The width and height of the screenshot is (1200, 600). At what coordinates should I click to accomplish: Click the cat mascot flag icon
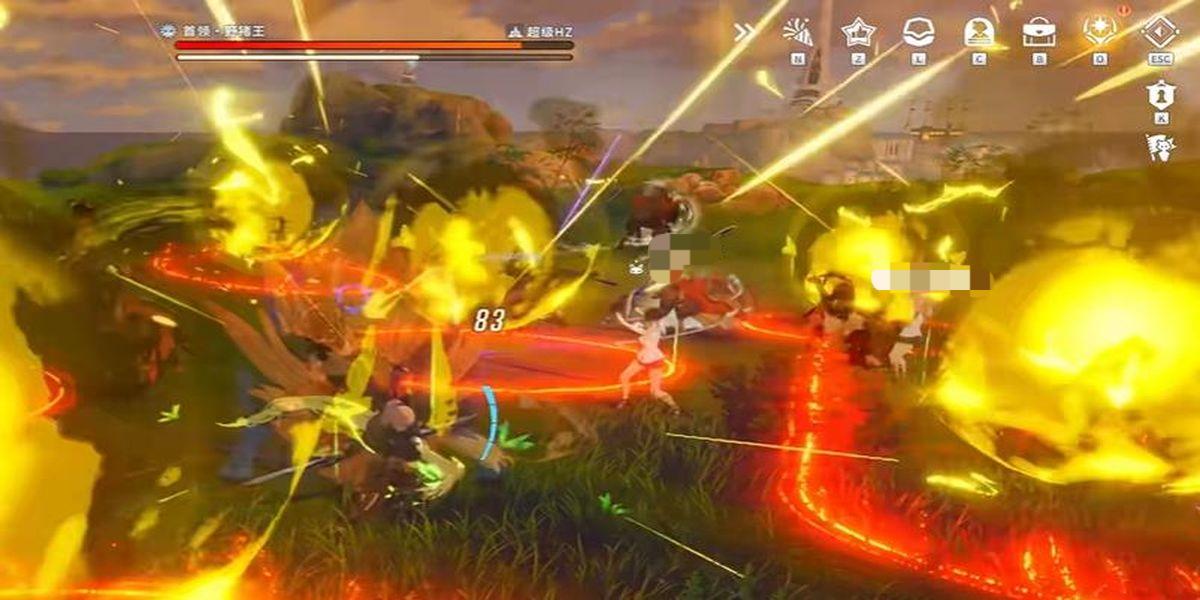[x=1160, y=148]
